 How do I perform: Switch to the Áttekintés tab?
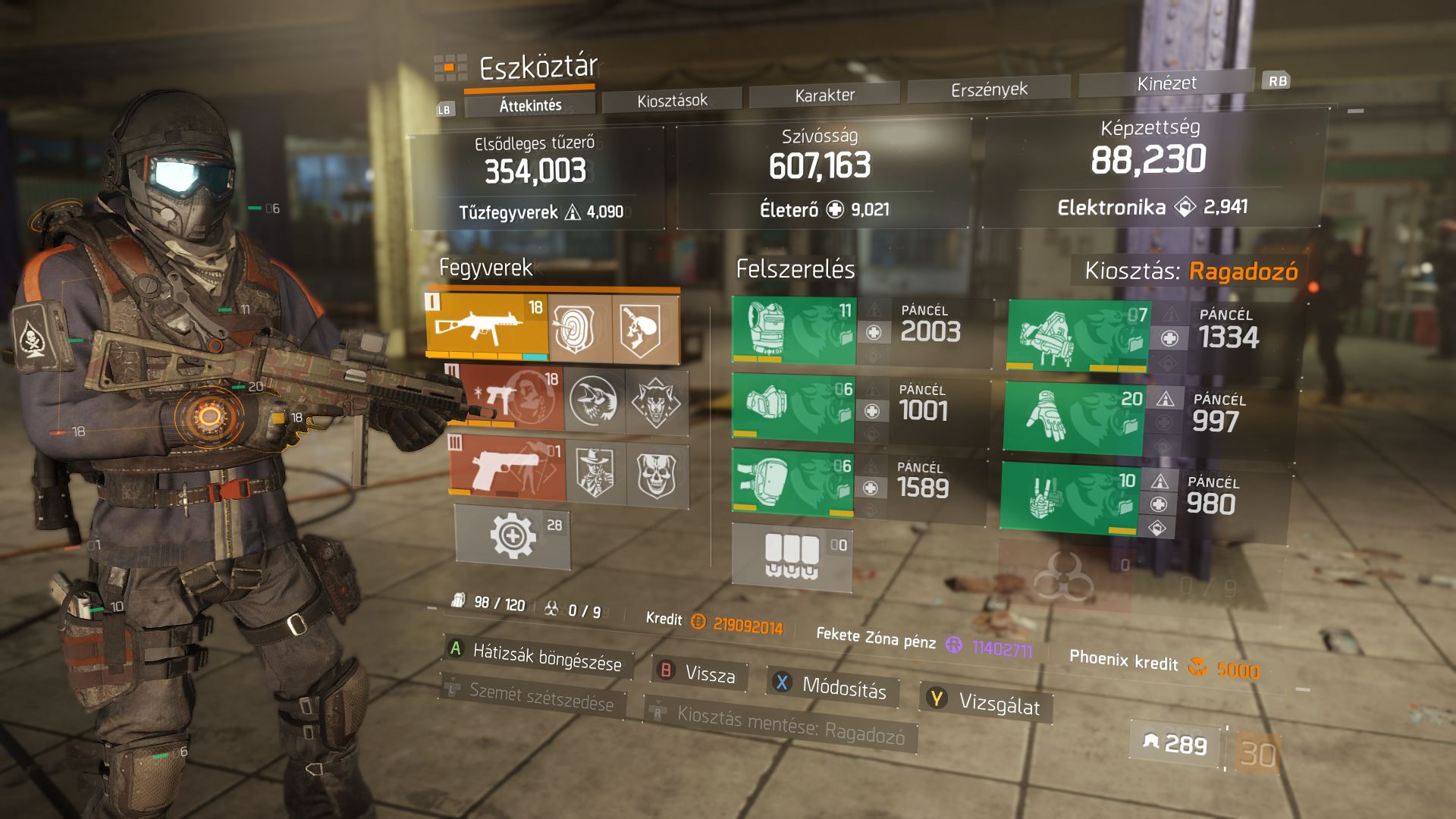coord(530,105)
